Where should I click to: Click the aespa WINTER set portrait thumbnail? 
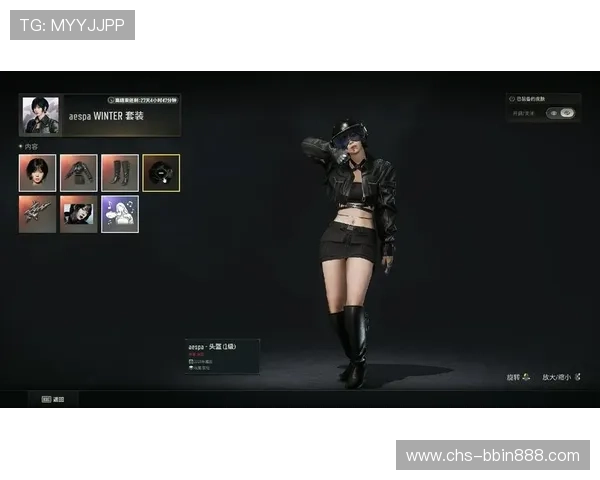pyautogui.click(x=40, y=115)
